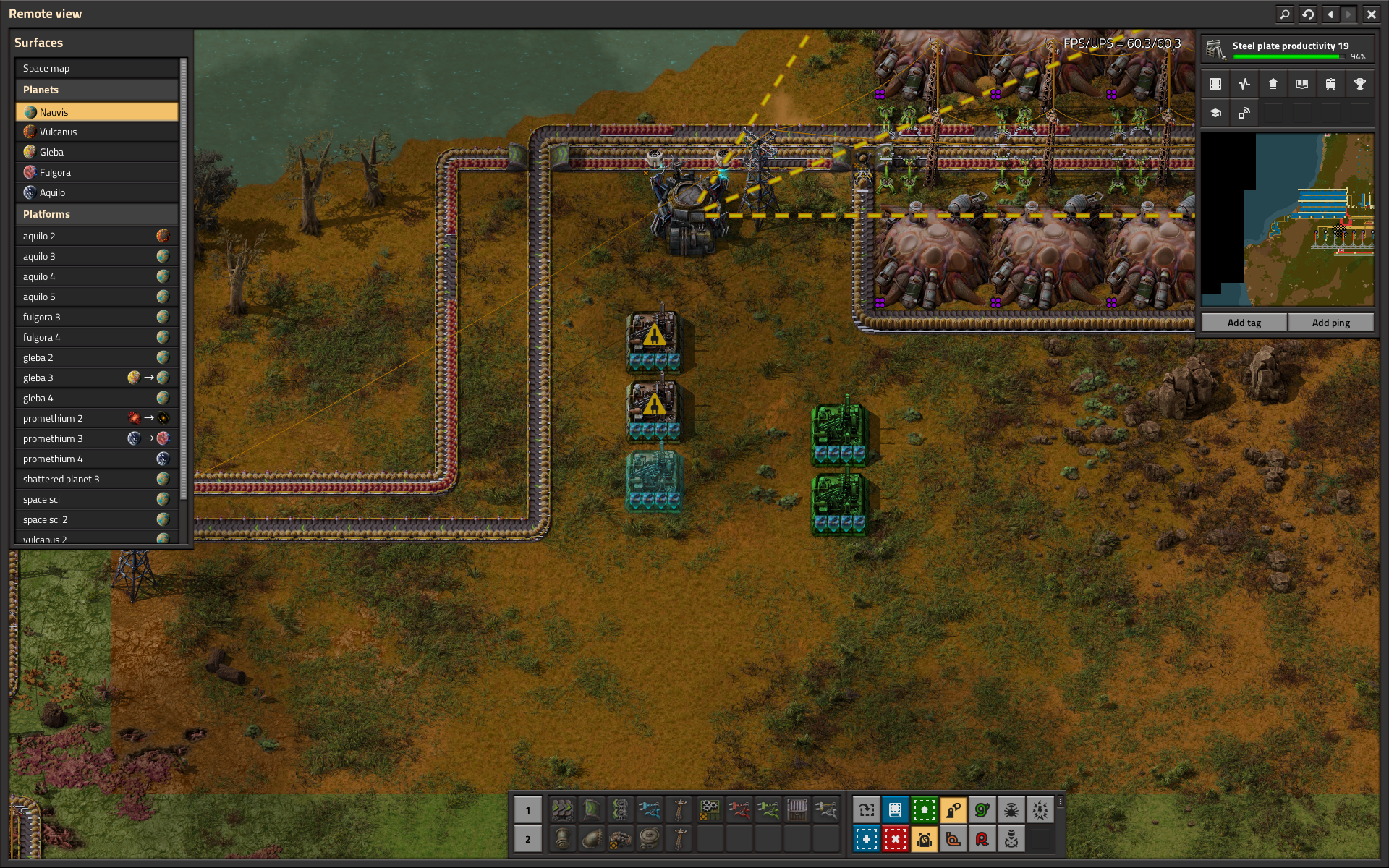The height and width of the screenshot is (868, 1389).
Task: Open the technology research graduation cap icon
Action: [1215, 113]
